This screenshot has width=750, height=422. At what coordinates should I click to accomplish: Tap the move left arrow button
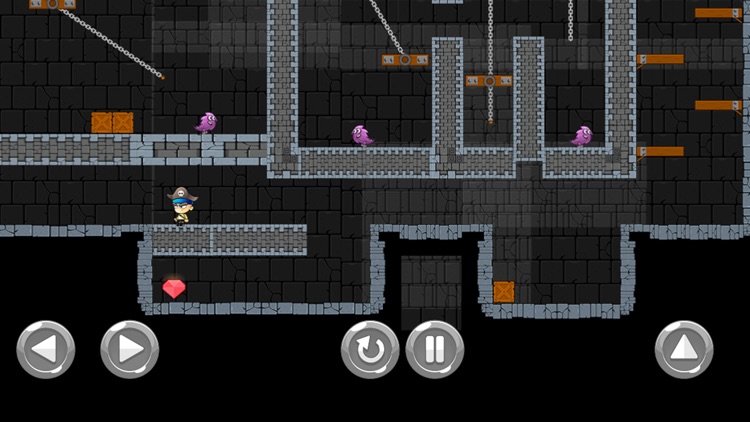(46, 350)
